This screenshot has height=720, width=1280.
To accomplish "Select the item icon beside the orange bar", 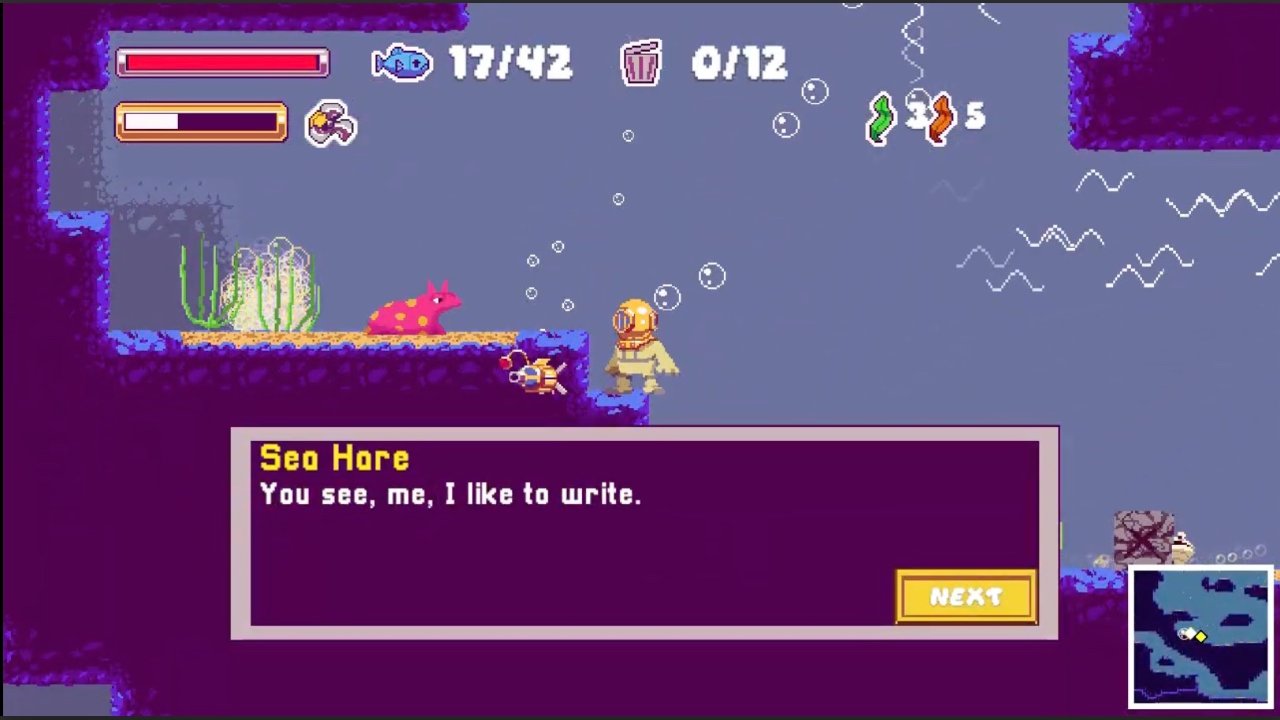I will coord(330,123).
